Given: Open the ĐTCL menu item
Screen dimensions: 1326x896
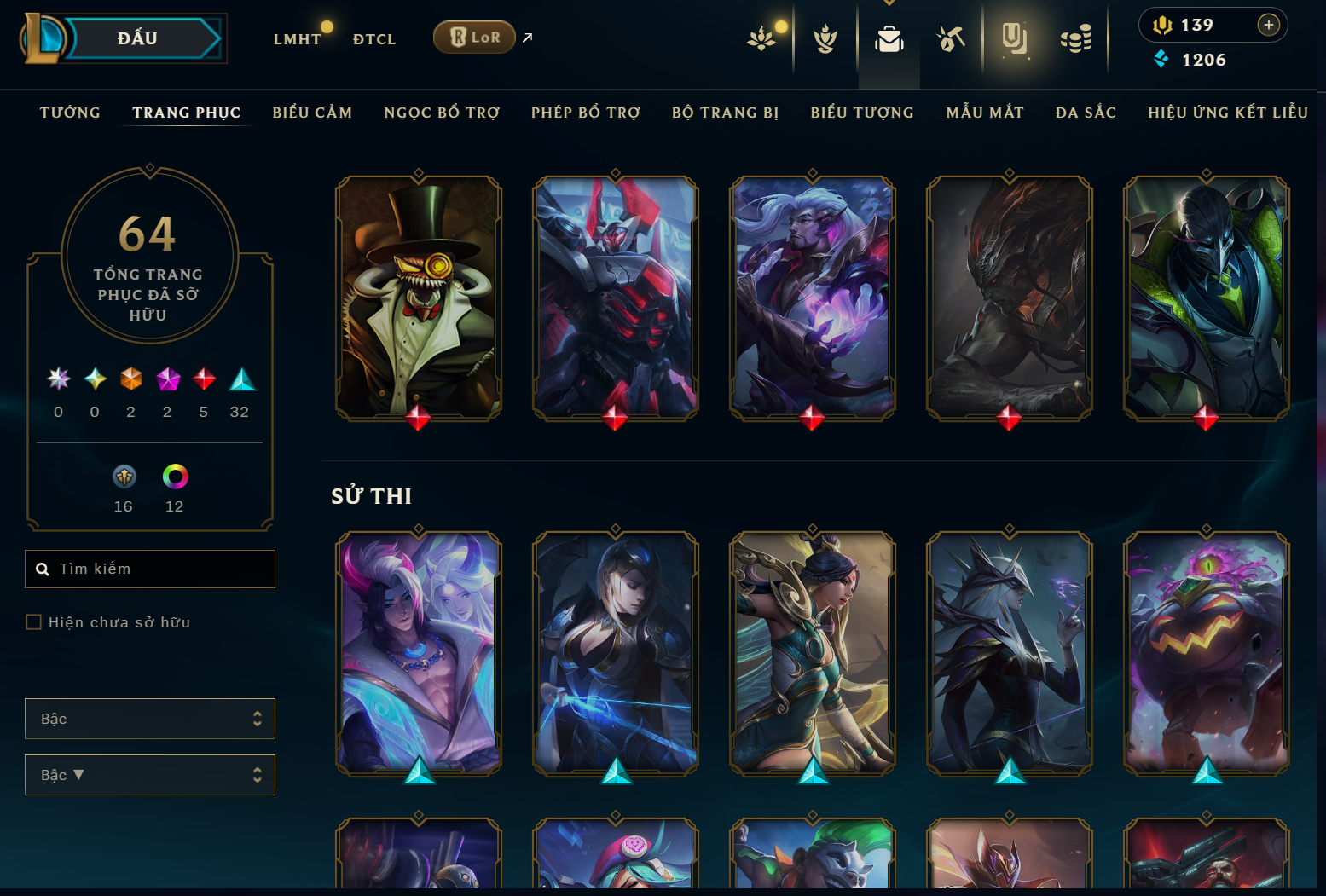Looking at the screenshot, I should (x=373, y=38).
